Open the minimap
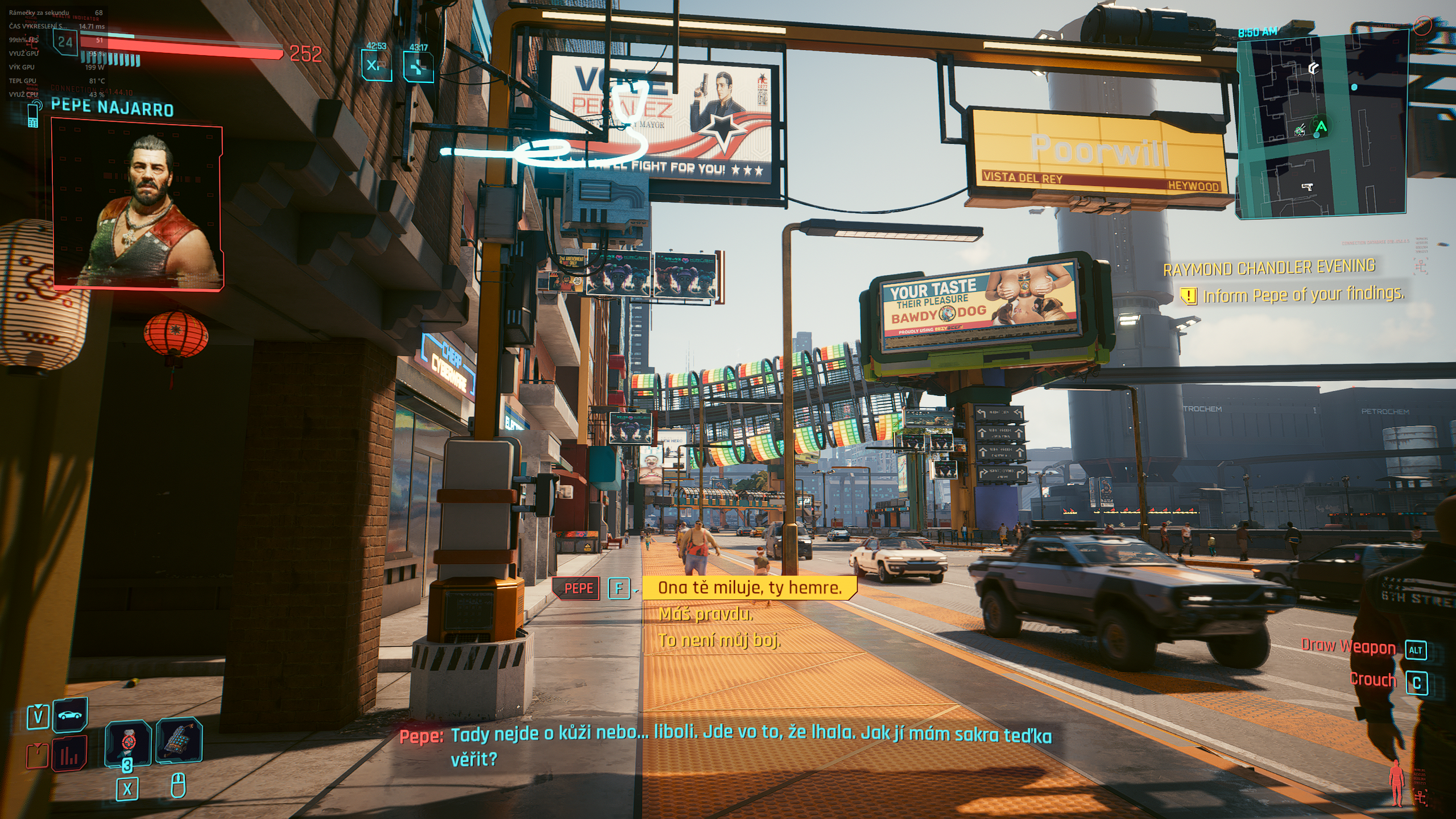Screen dimensions: 1456x819 [x=1321, y=124]
